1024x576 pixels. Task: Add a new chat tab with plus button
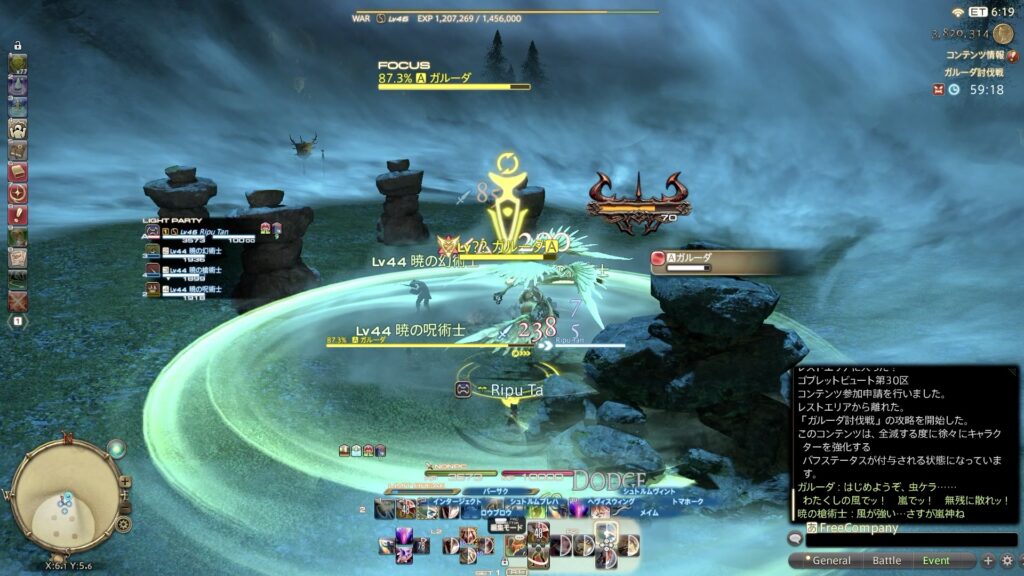click(988, 561)
